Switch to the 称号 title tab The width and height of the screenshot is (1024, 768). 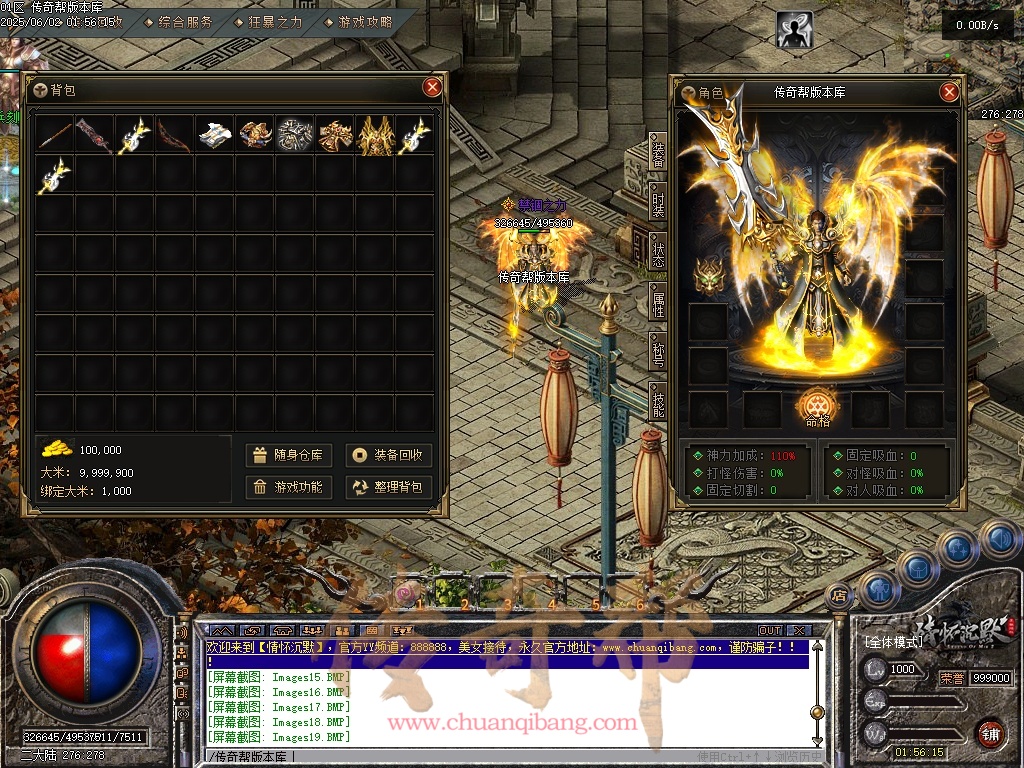pos(658,352)
